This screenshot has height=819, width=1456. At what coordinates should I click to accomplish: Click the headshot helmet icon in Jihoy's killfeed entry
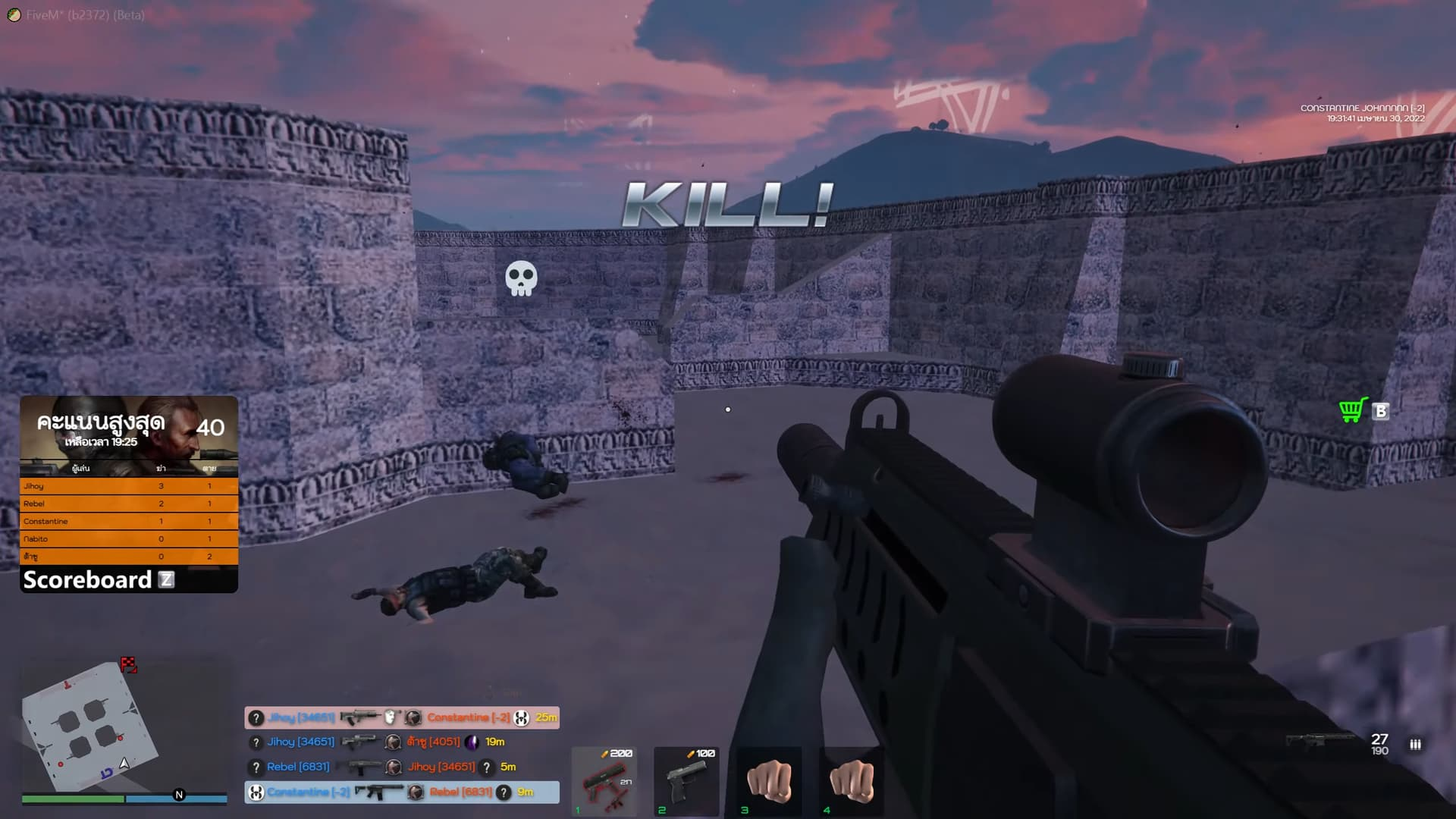click(389, 717)
